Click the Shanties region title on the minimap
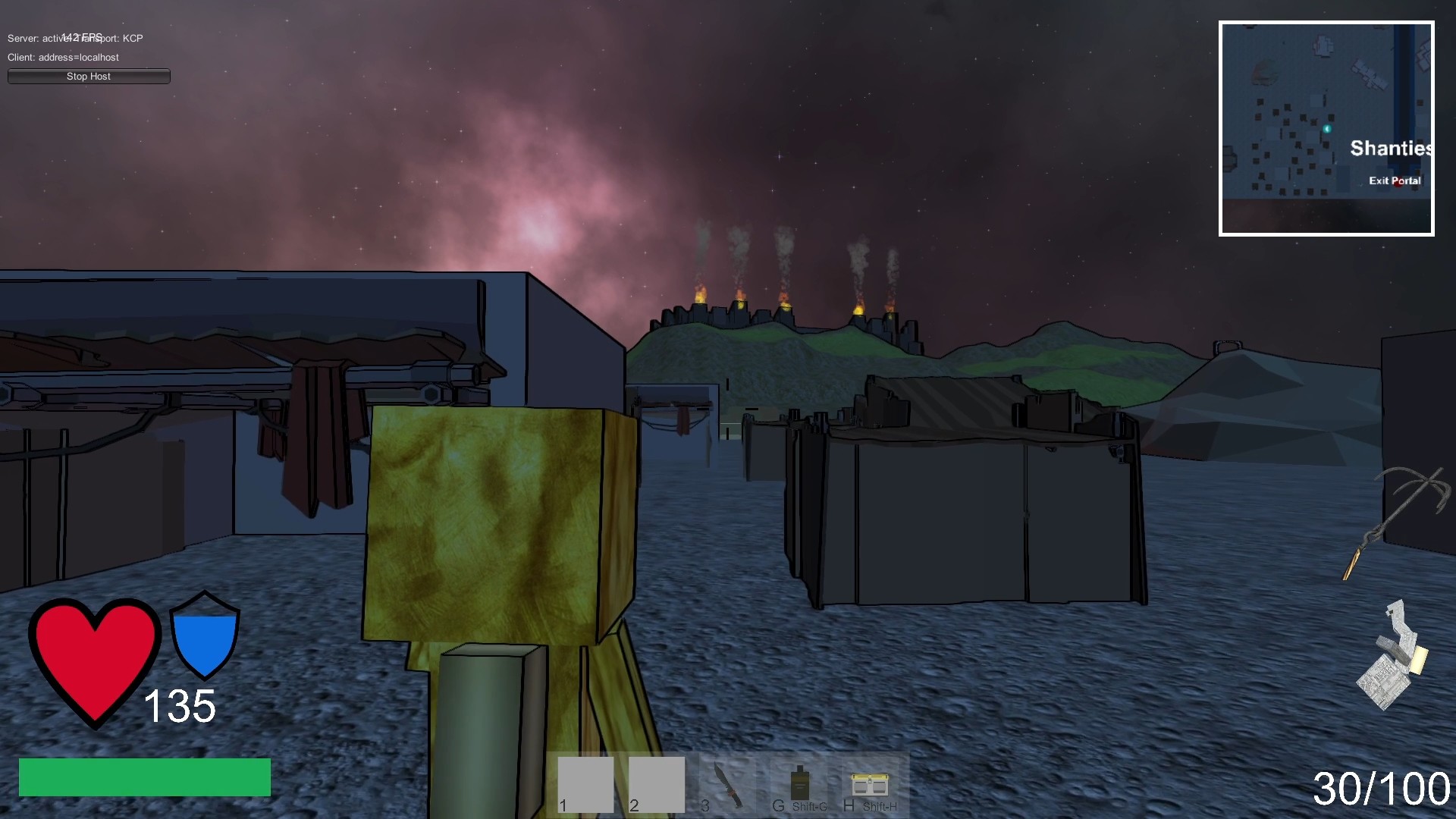This screenshot has width=1456, height=819. pos(1390,148)
